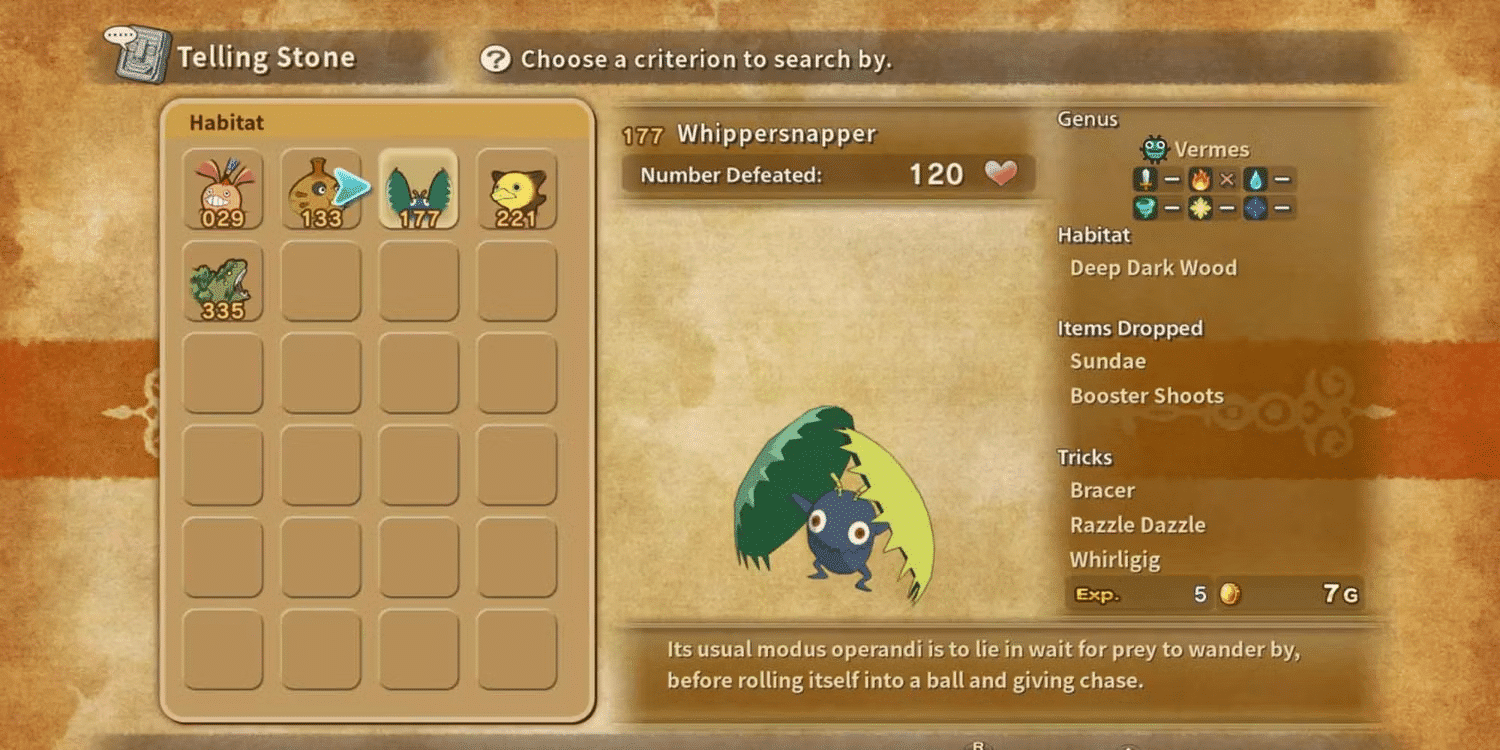The image size is (1500, 750).
Task: Click the Booster Shoots dropped item
Action: coord(1146,396)
